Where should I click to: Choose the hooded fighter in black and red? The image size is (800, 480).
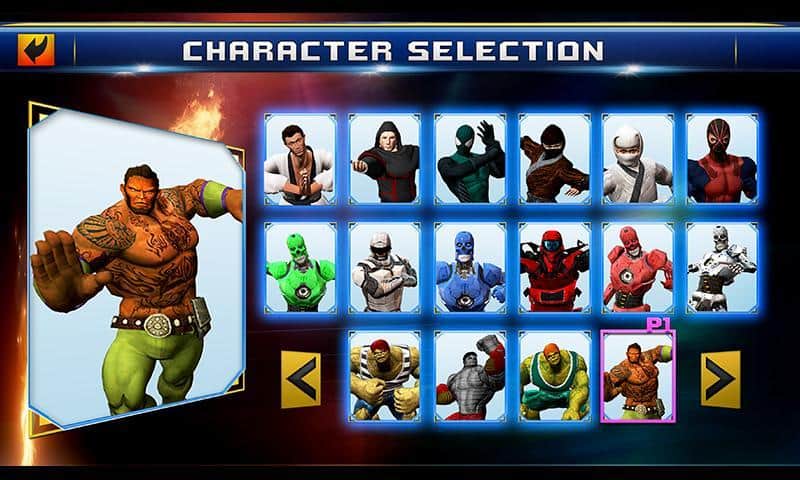pyautogui.click(x=385, y=159)
